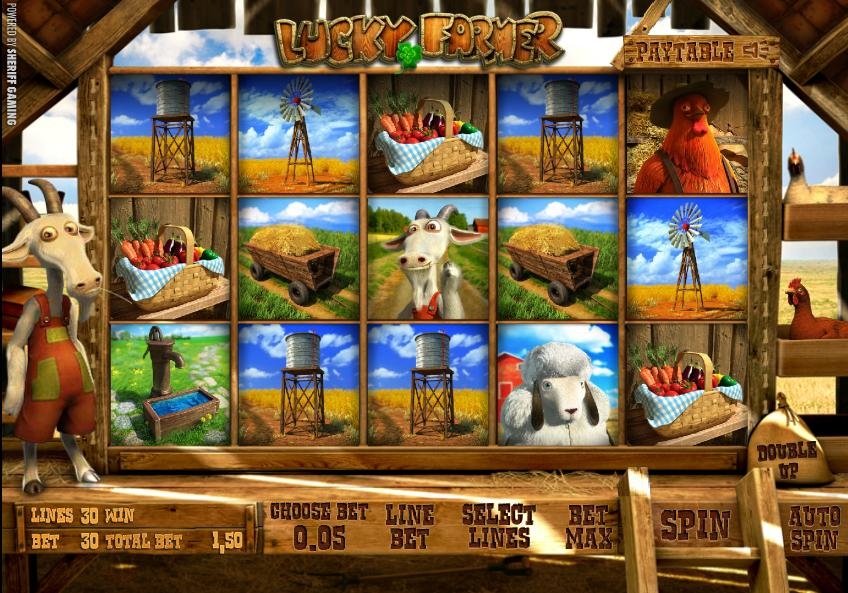Open the Paytable sign
Image resolution: width=848 pixels, height=593 pixels.
(700, 50)
